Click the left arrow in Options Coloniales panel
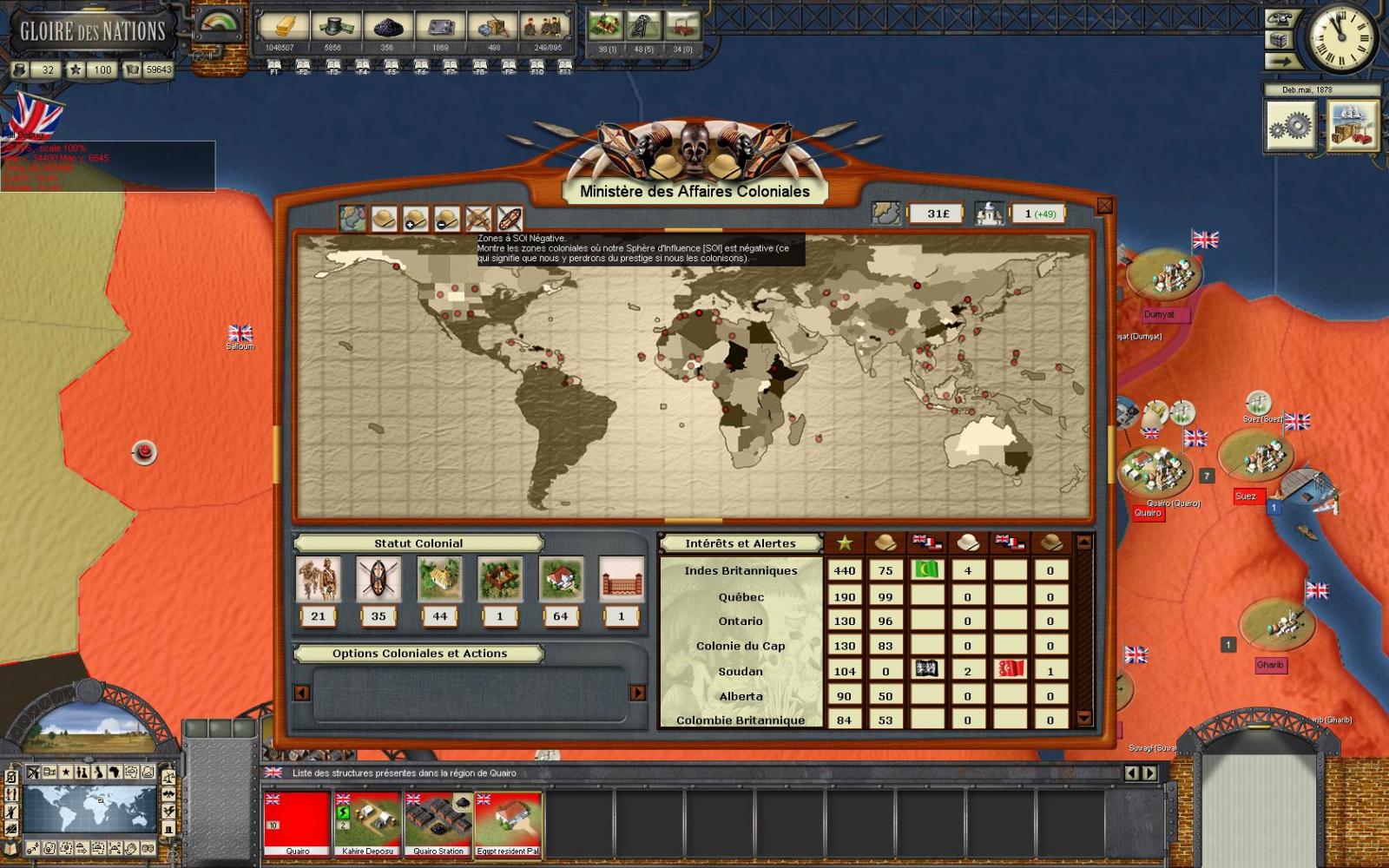1389x868 pixels. (x=301, y=694)
